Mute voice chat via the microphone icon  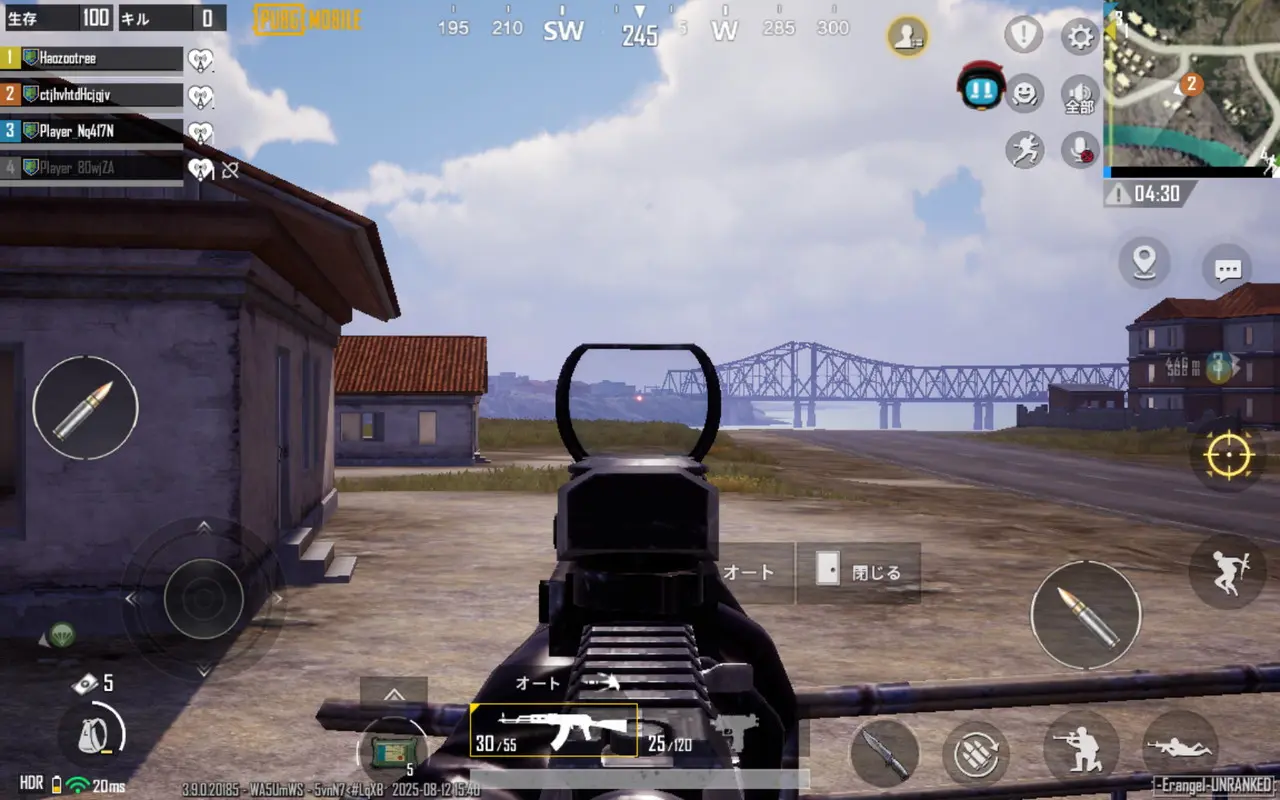[1081, 151]
